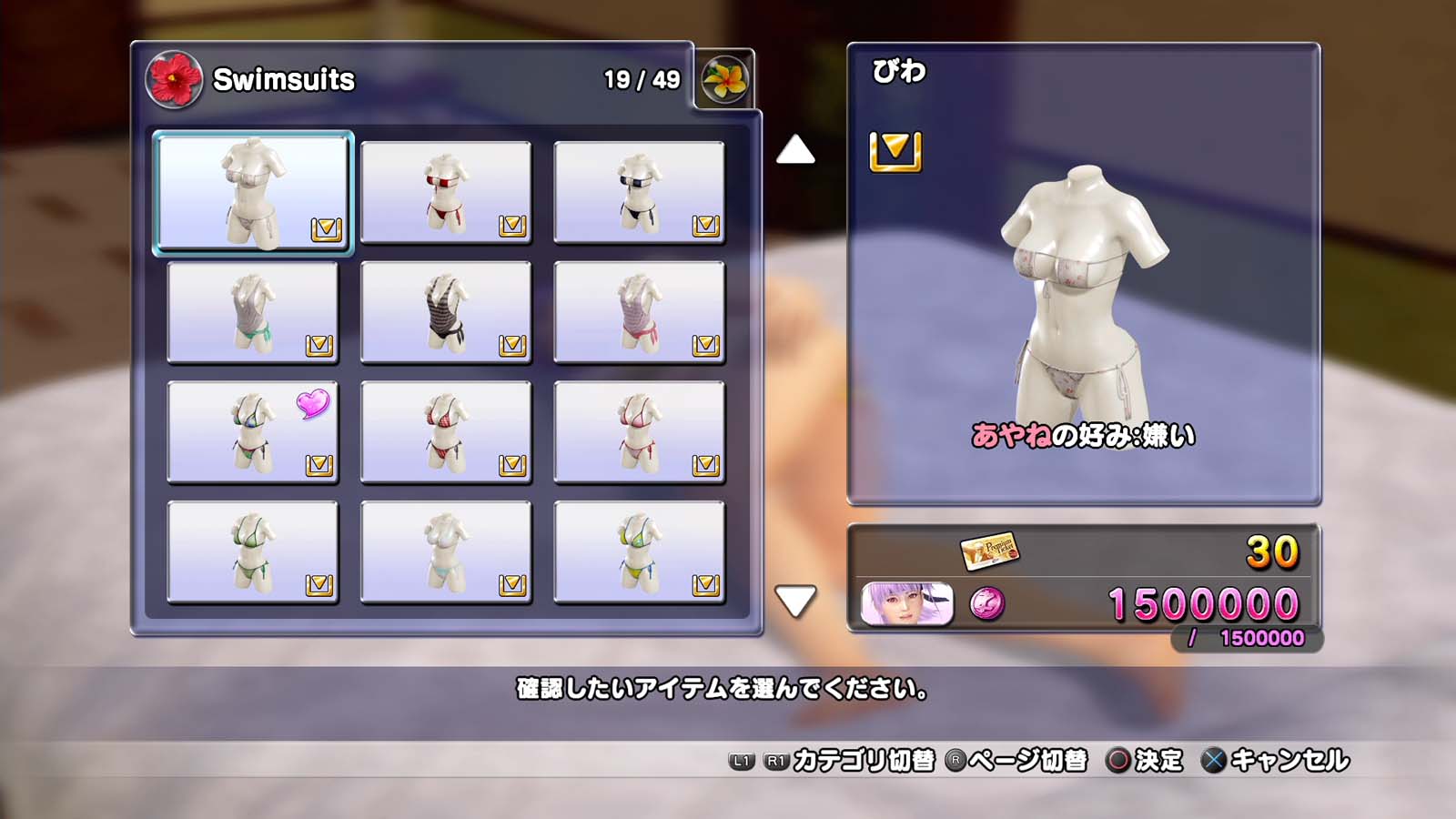Pick the swimsuit marked with a pink heart

(x=253, y=432)
